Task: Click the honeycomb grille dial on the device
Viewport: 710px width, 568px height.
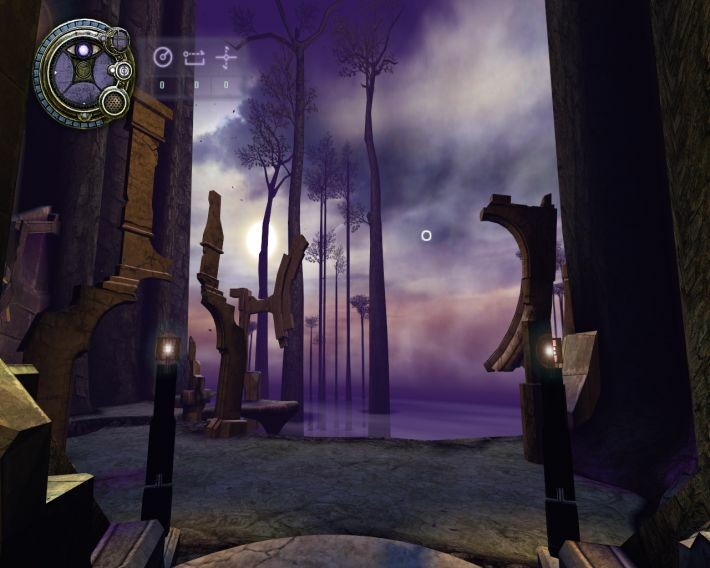Action: [113, 101]
